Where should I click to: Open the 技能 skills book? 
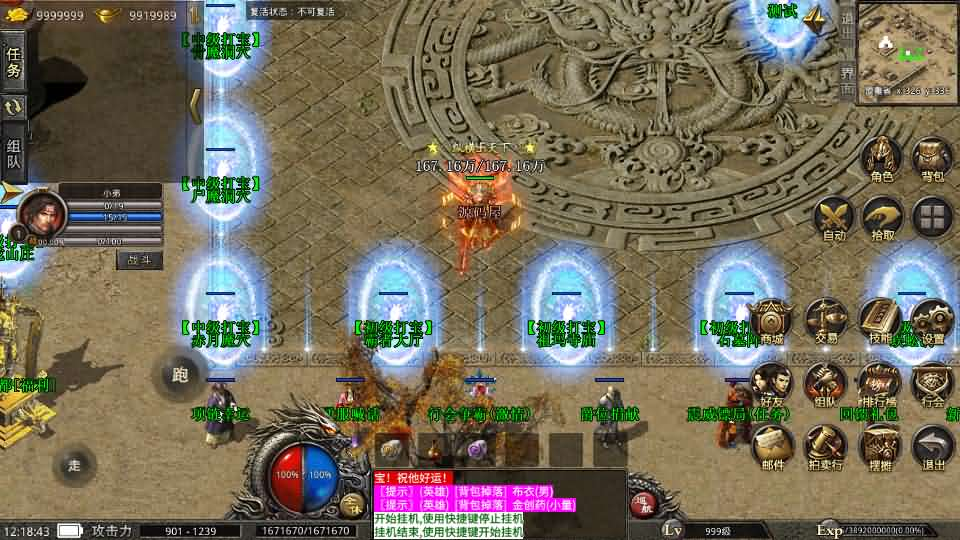point(880,320)
